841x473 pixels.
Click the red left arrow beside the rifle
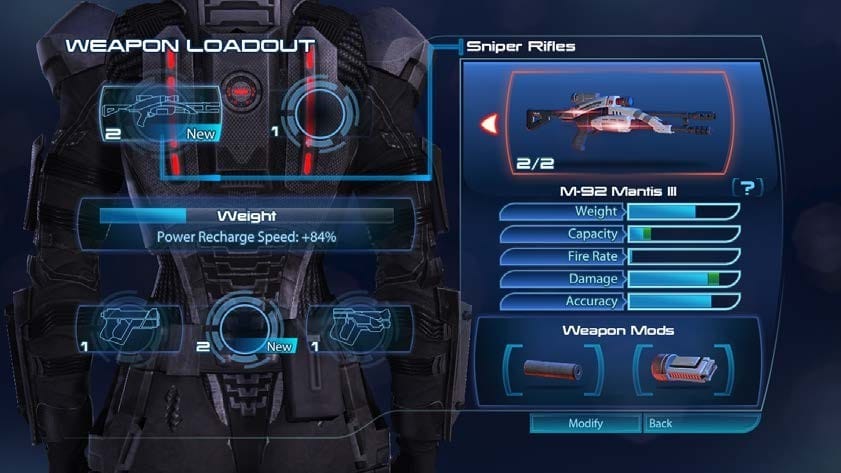click(x=489, y=124)
